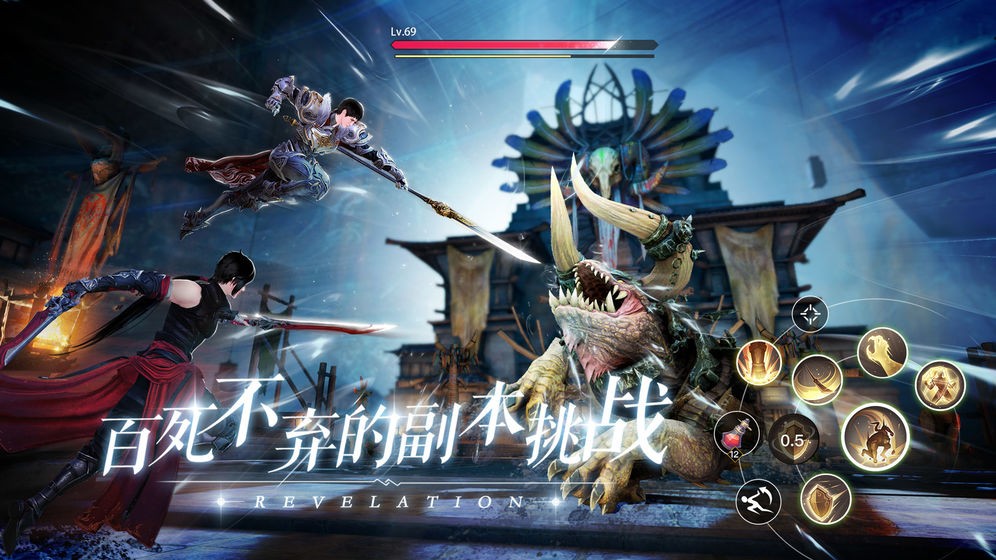Cast the golden shield skill
996x560 pixels.
click(825, 498)
